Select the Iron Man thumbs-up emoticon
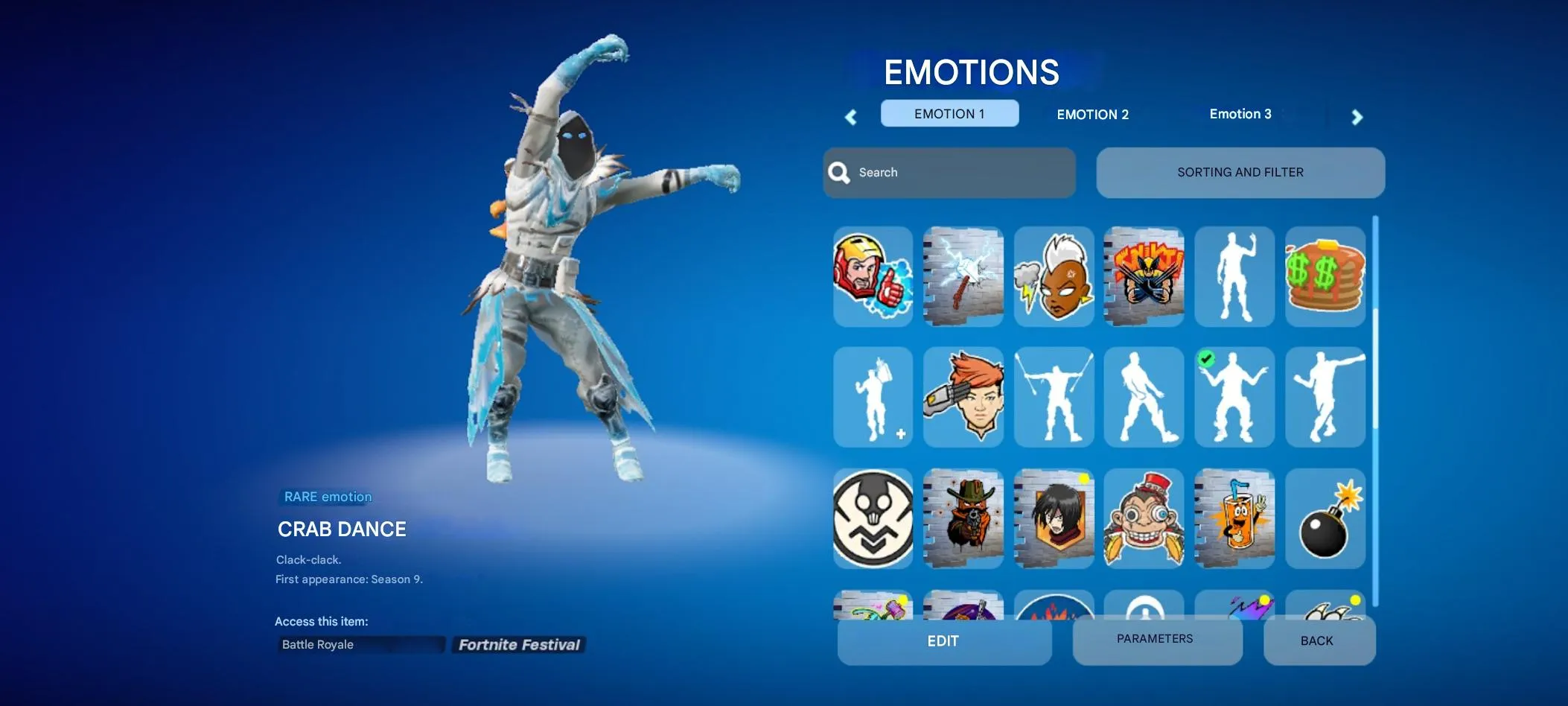Viewport: 1568px width, 706px height. [872, 277]
